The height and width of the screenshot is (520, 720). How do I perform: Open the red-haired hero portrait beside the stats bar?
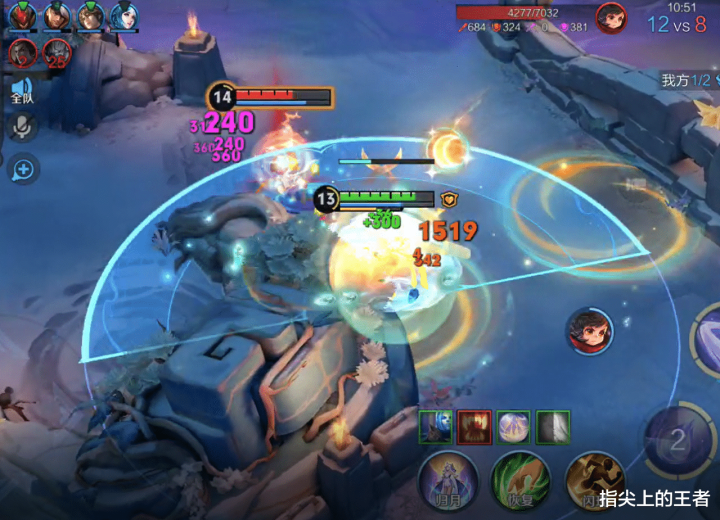click(x=611, y=18)
